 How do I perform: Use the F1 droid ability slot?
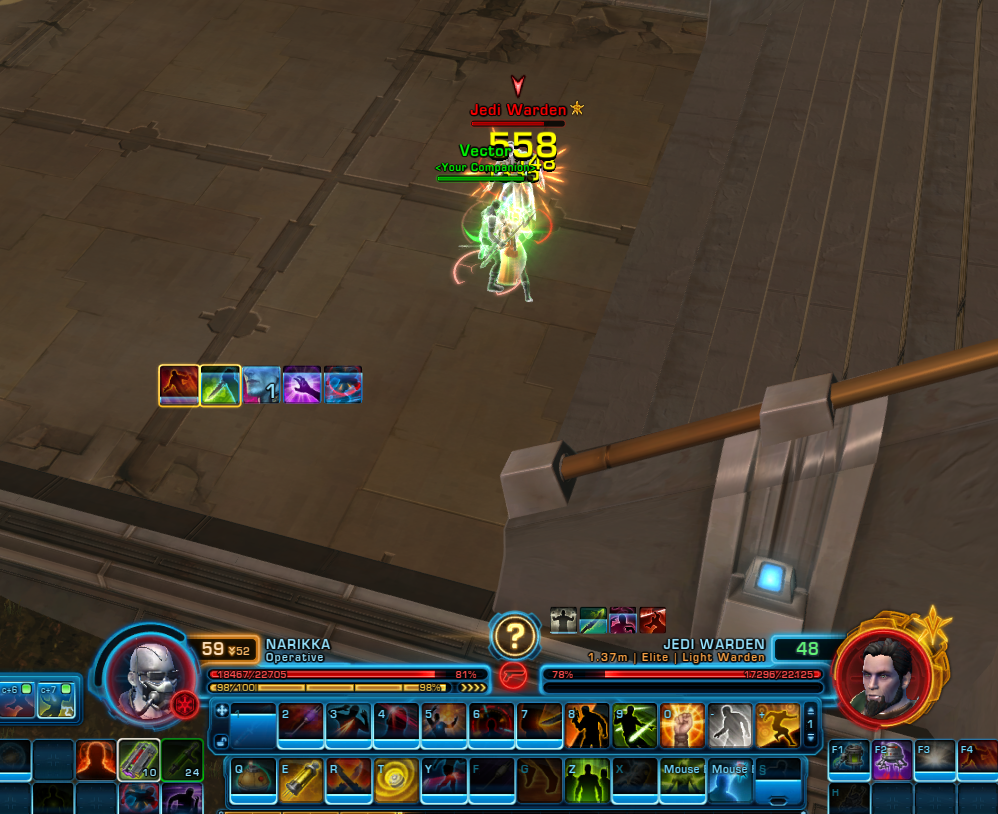pos(849,760)
